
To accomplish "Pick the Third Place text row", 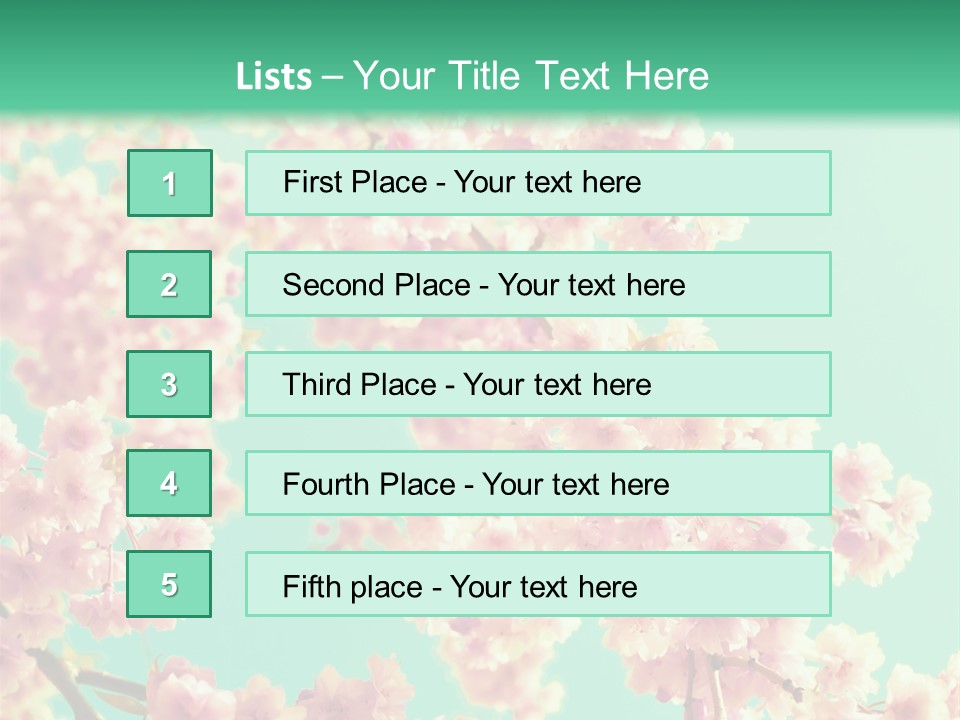I will click(x=538, y=384).
